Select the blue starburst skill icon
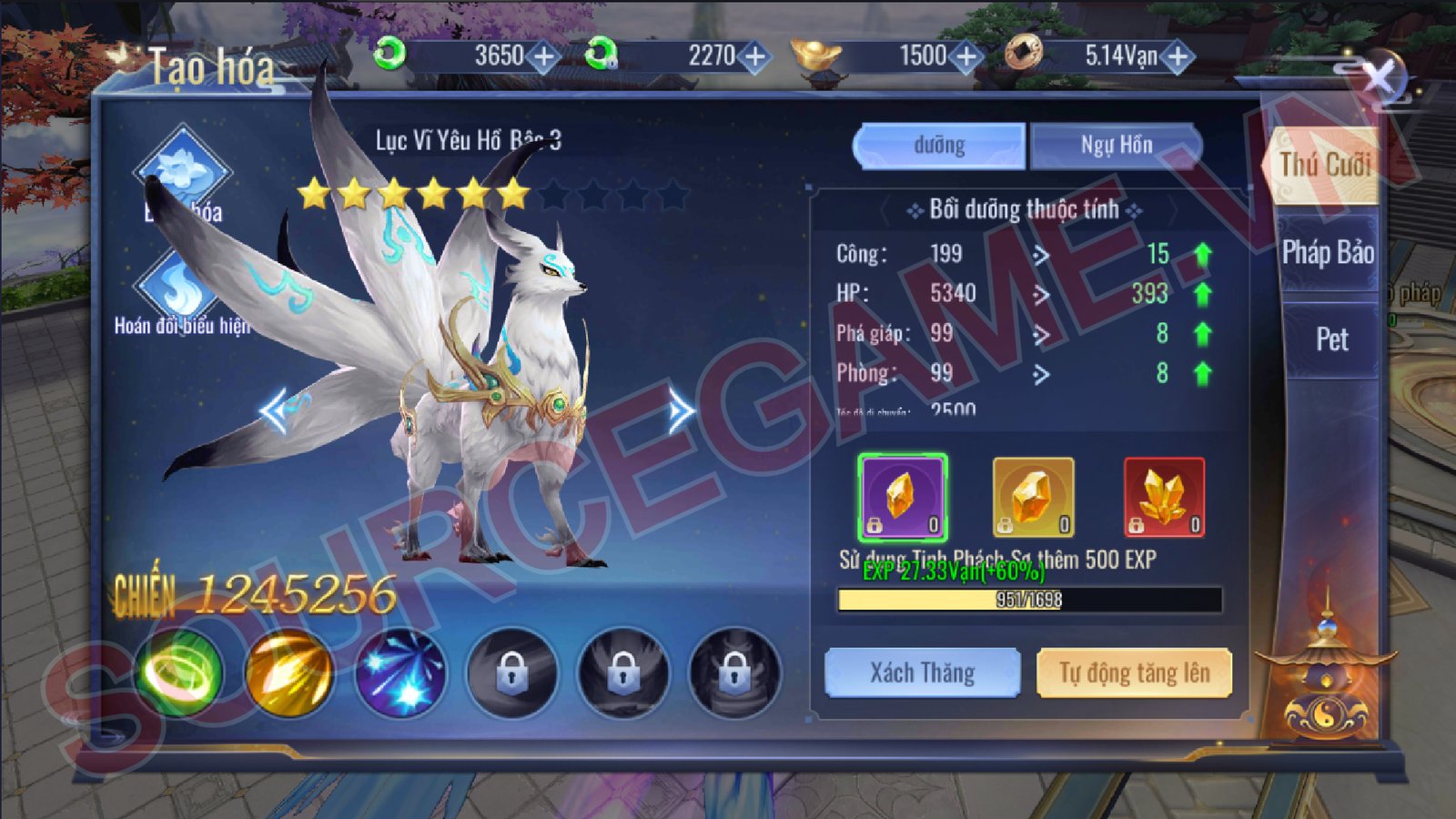 [x=400, y=672]
